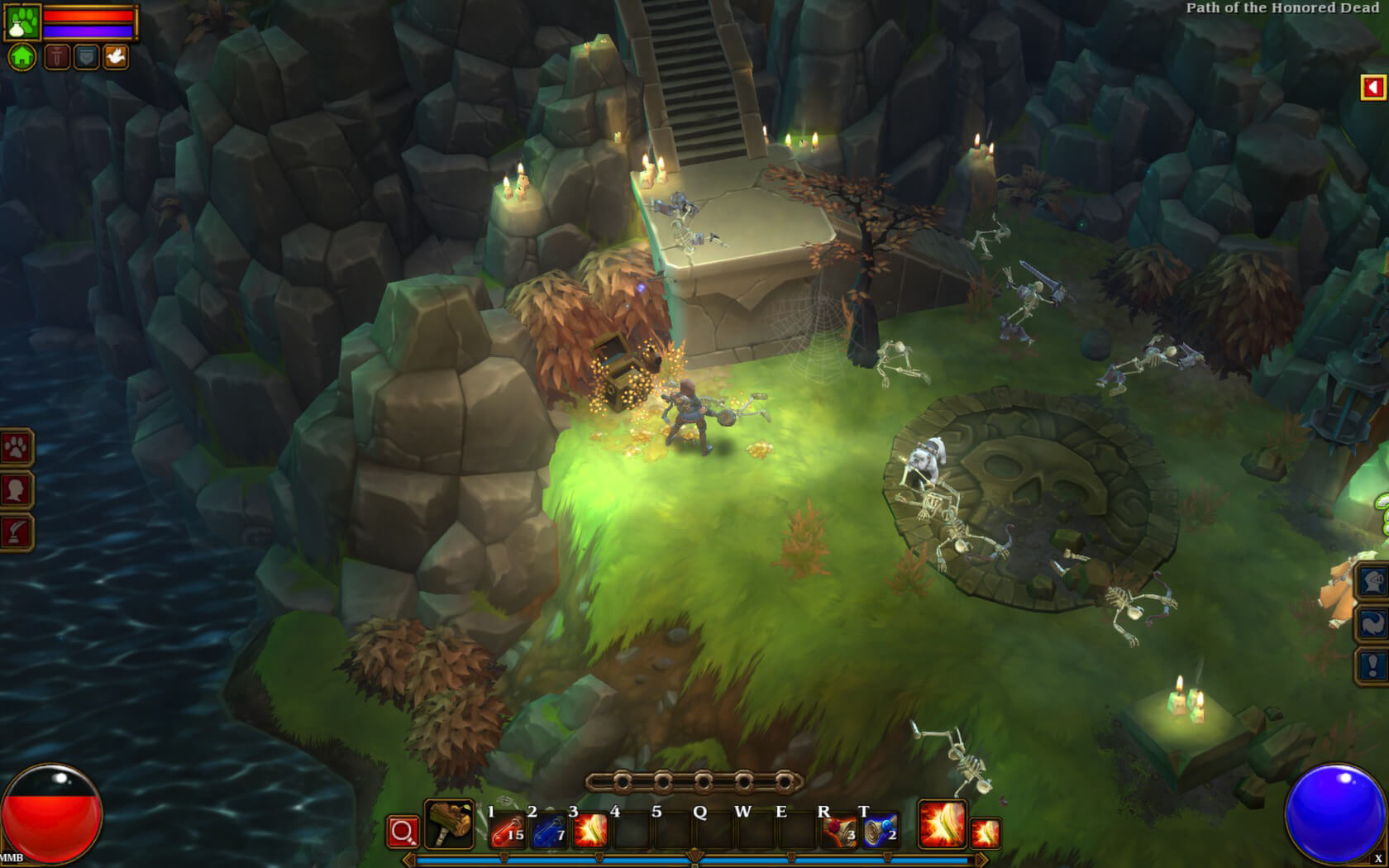Activate the skill in hotbar slot 3
This screenshot has height=868, width=1389.
pyautogui.click(x=592, y=829)
